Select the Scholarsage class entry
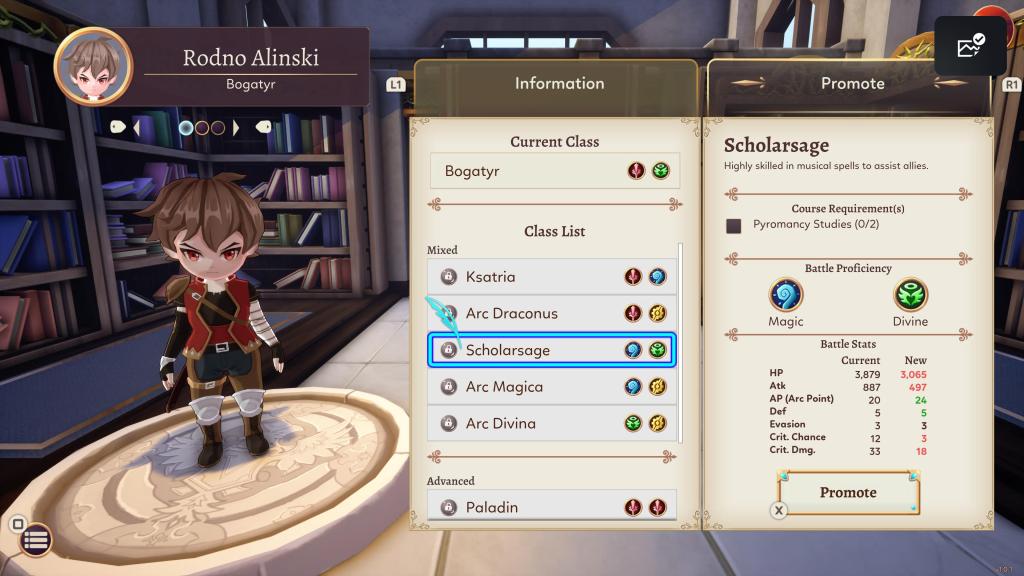Viewport: 1024px width, 576px height. point(552,350)
